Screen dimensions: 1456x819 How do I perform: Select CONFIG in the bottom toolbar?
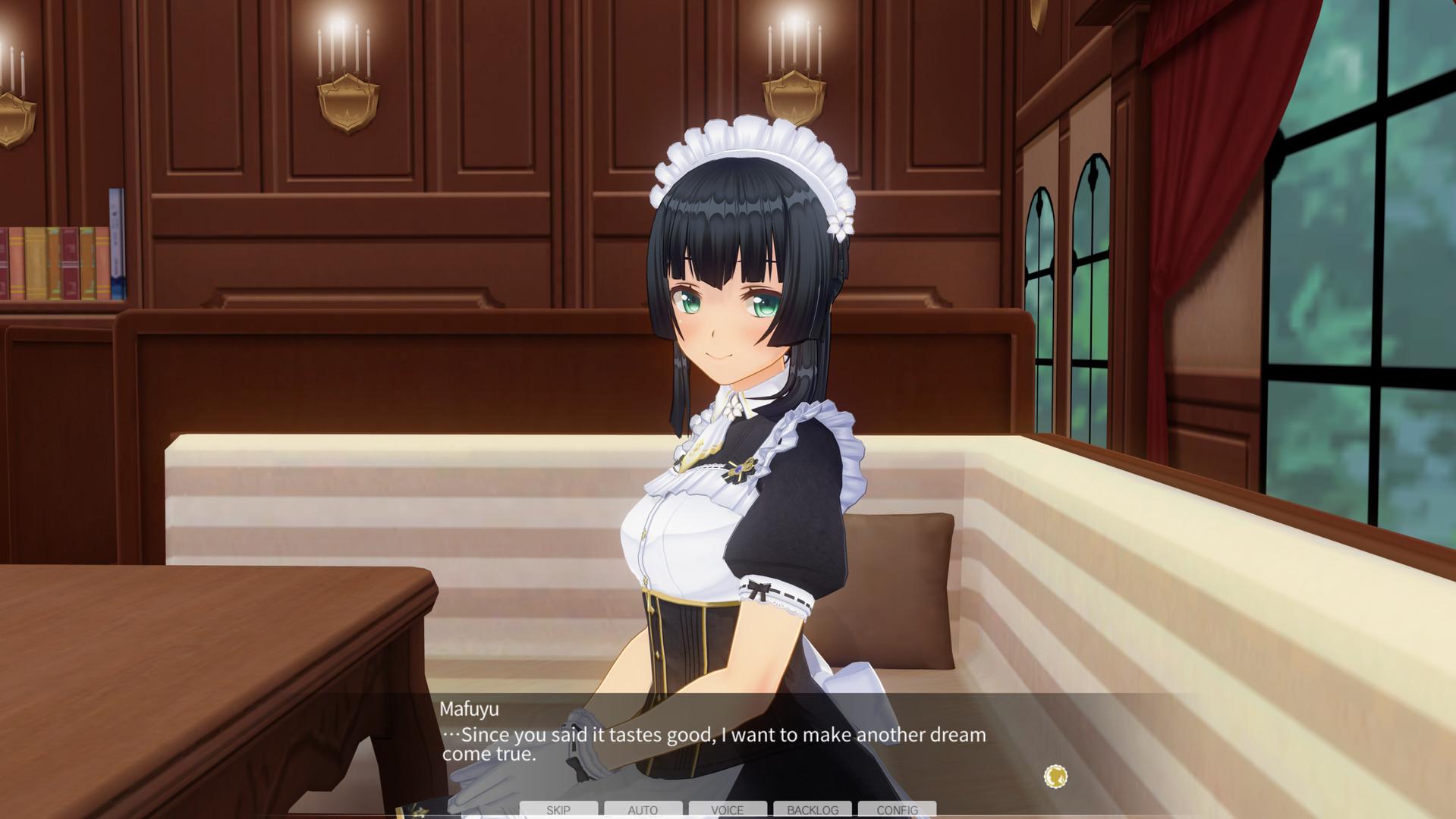(897, 810)
